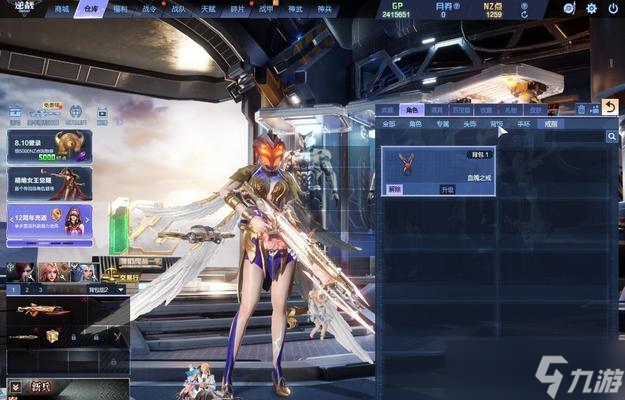Open the 神武 top menu tab
The height and width of the screenshot is (400, 625).
pos(296,8)
